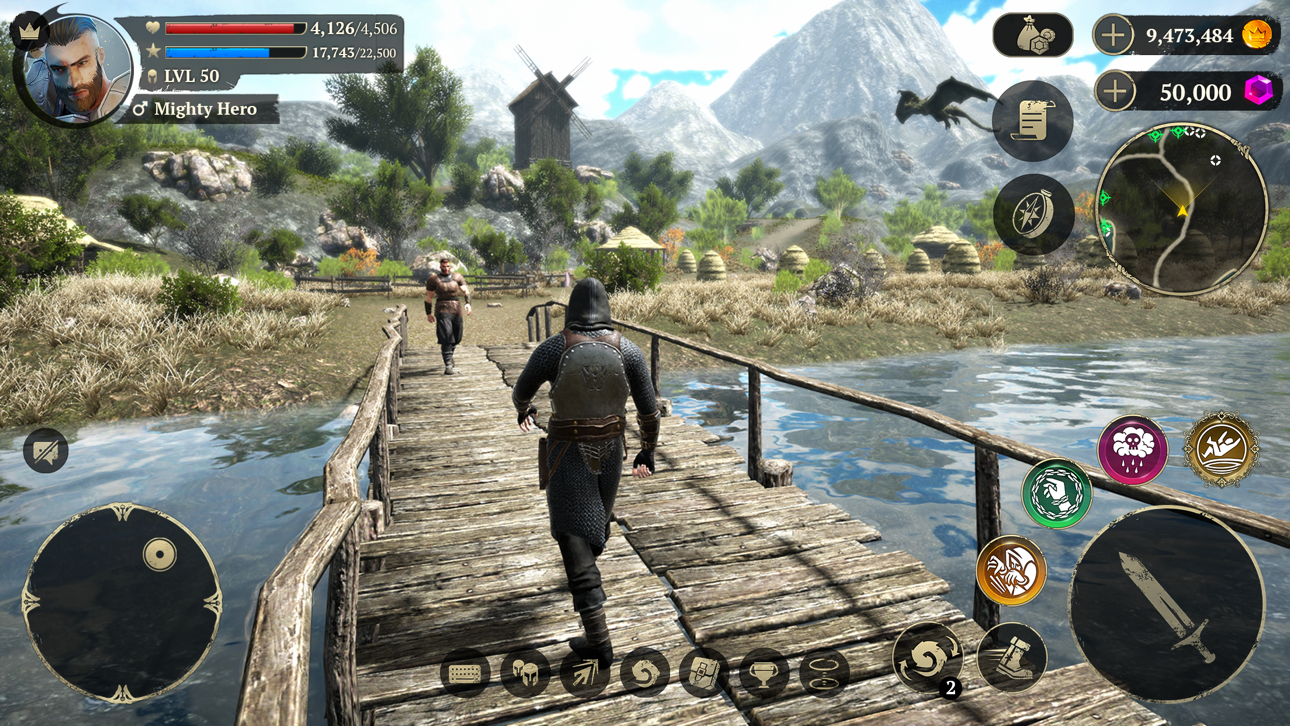The image size is (1290, 726).
Task: Select the arrows skill icon on hotbar
Action: click(x=583, y=672)
